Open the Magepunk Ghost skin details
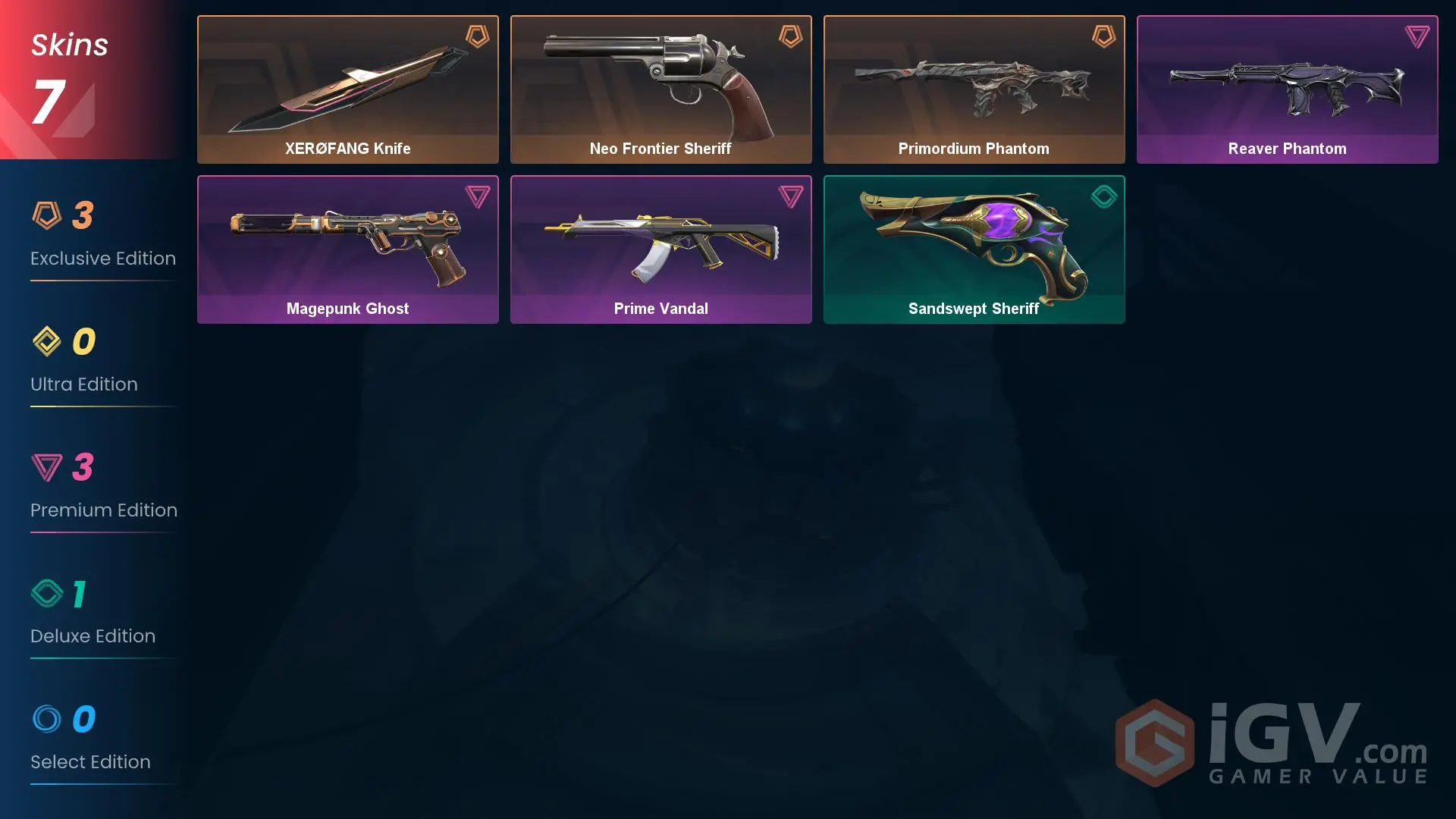The image size is (1456, 819). (x=348, y=249)
